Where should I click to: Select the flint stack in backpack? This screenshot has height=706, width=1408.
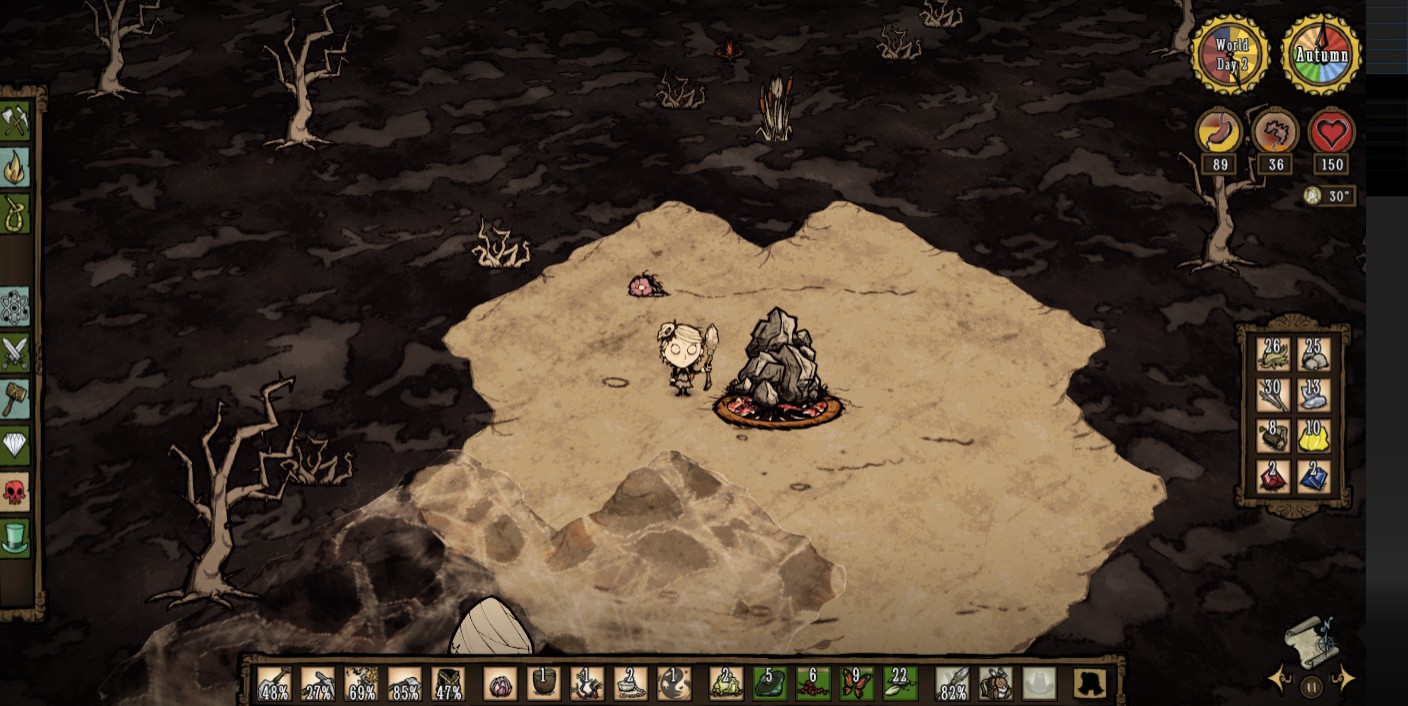(x=1315, y=396)
